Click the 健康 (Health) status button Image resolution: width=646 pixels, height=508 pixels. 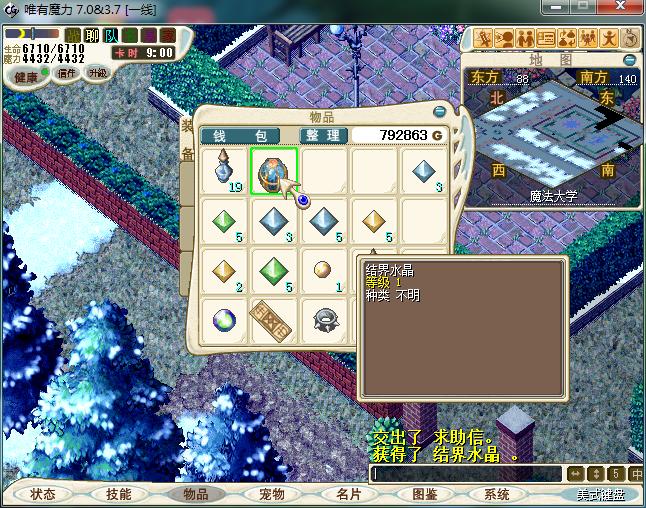pos(26,77)
